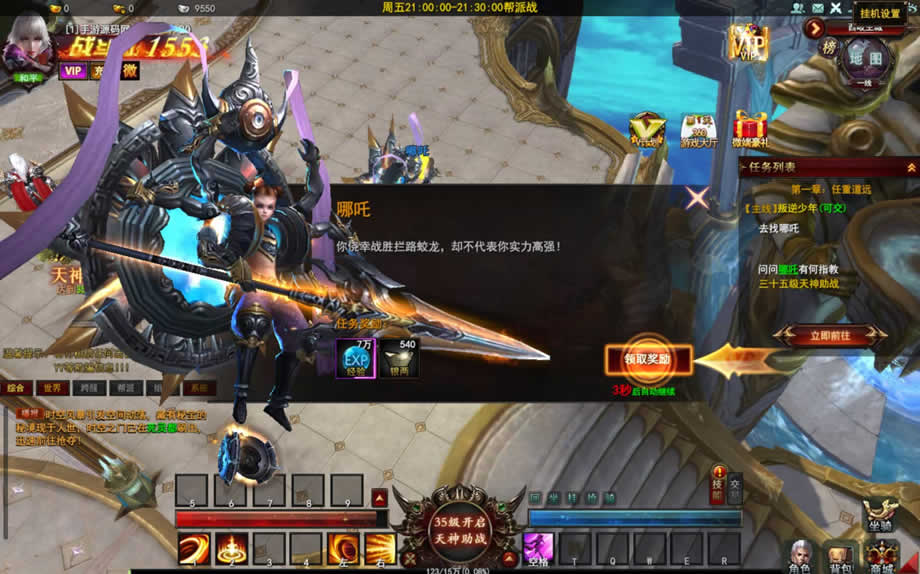This screenshot has height=574, width=920.
Task: Close the Nezha dialogue panel
Action: click(x=697, y=197)
